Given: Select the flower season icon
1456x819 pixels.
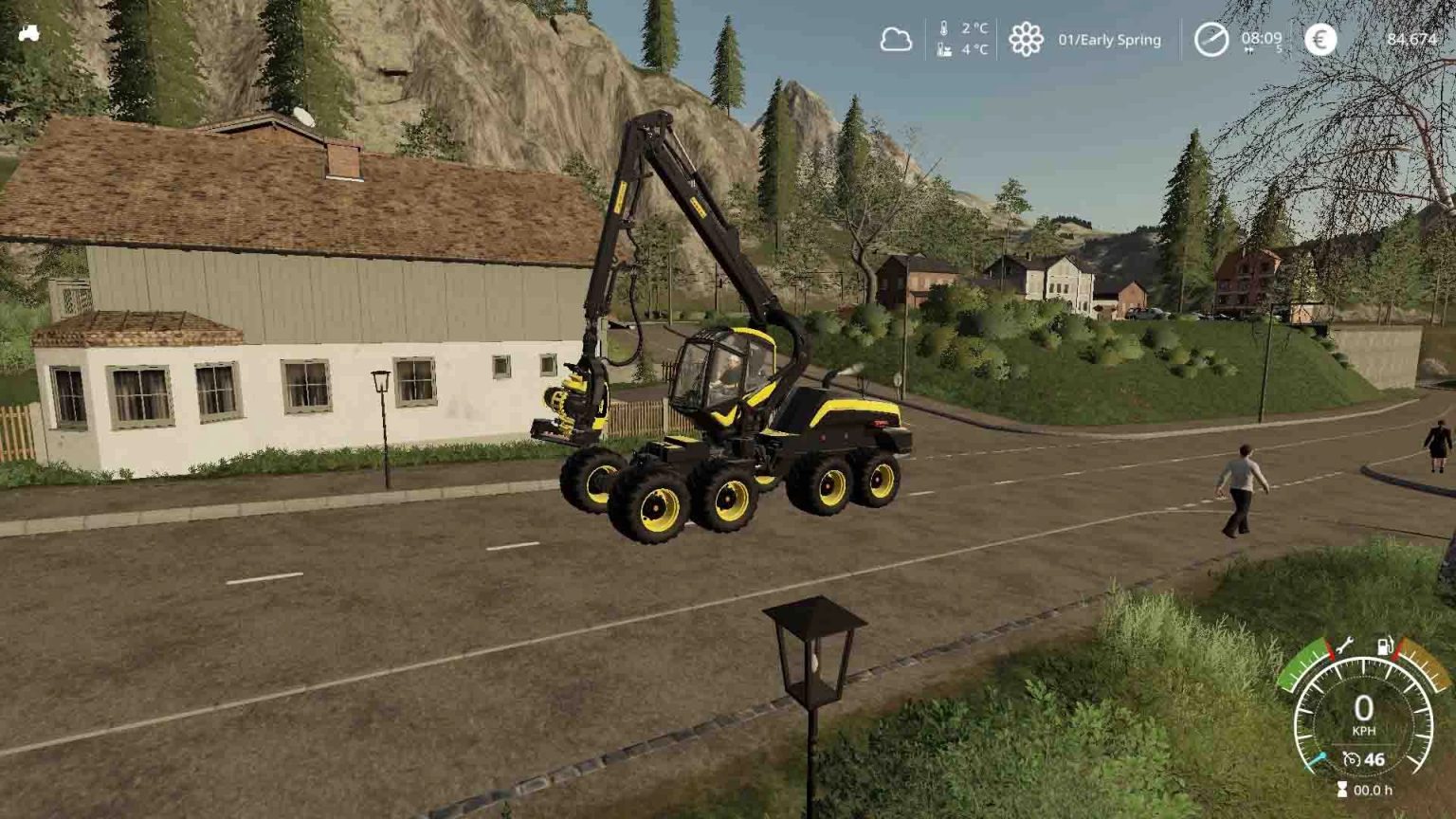Looking at the screenshot, I should coord(1024,38).
